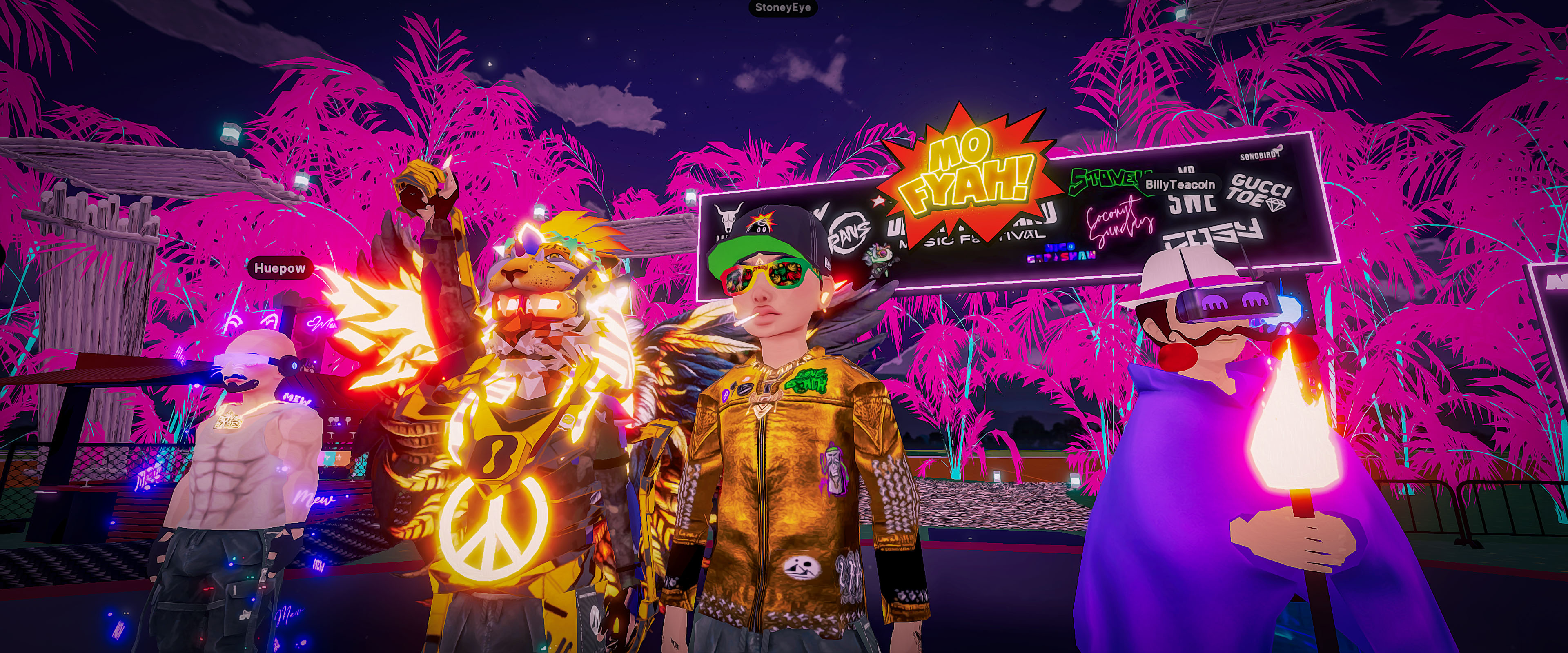Screen dimensions: 1568x653
Task: Select the BillyTeacoin name tag
Action: [1180, 184]
